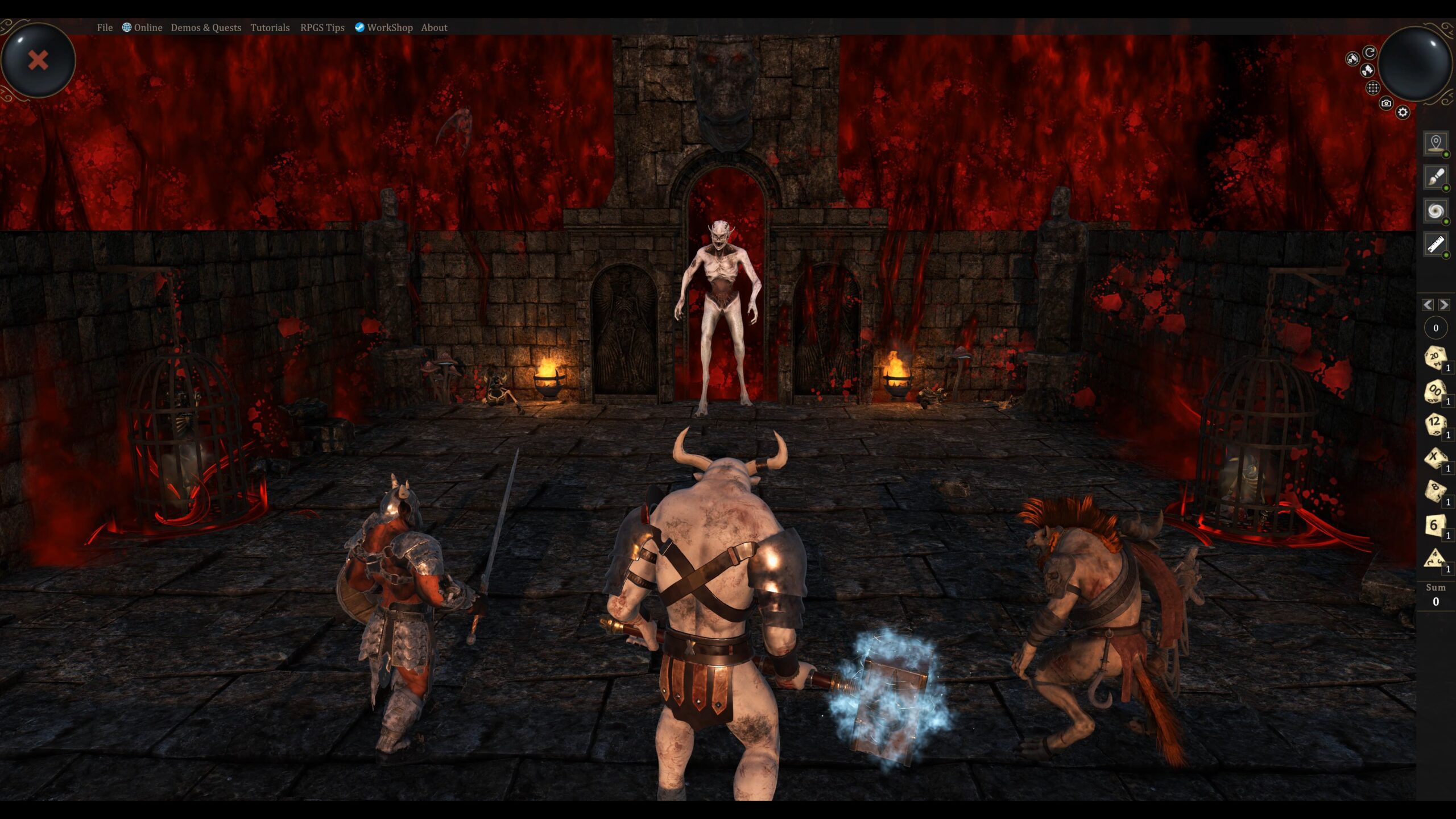Viewport: 1456px width, 819px height.
Task: Roll the six-sided die
Action: 1434,525
